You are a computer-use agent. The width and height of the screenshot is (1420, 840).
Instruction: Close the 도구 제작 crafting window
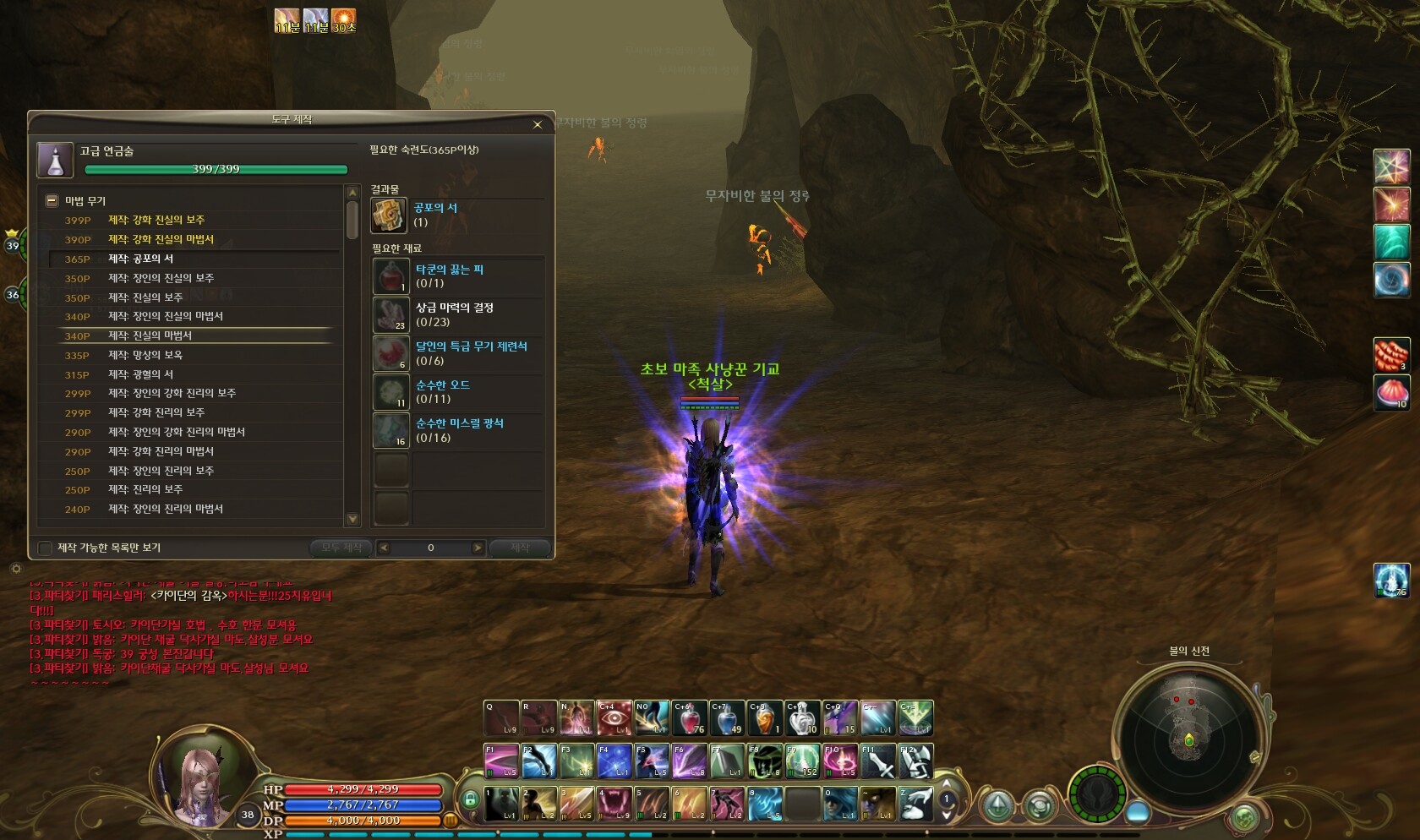pos(538,125)
